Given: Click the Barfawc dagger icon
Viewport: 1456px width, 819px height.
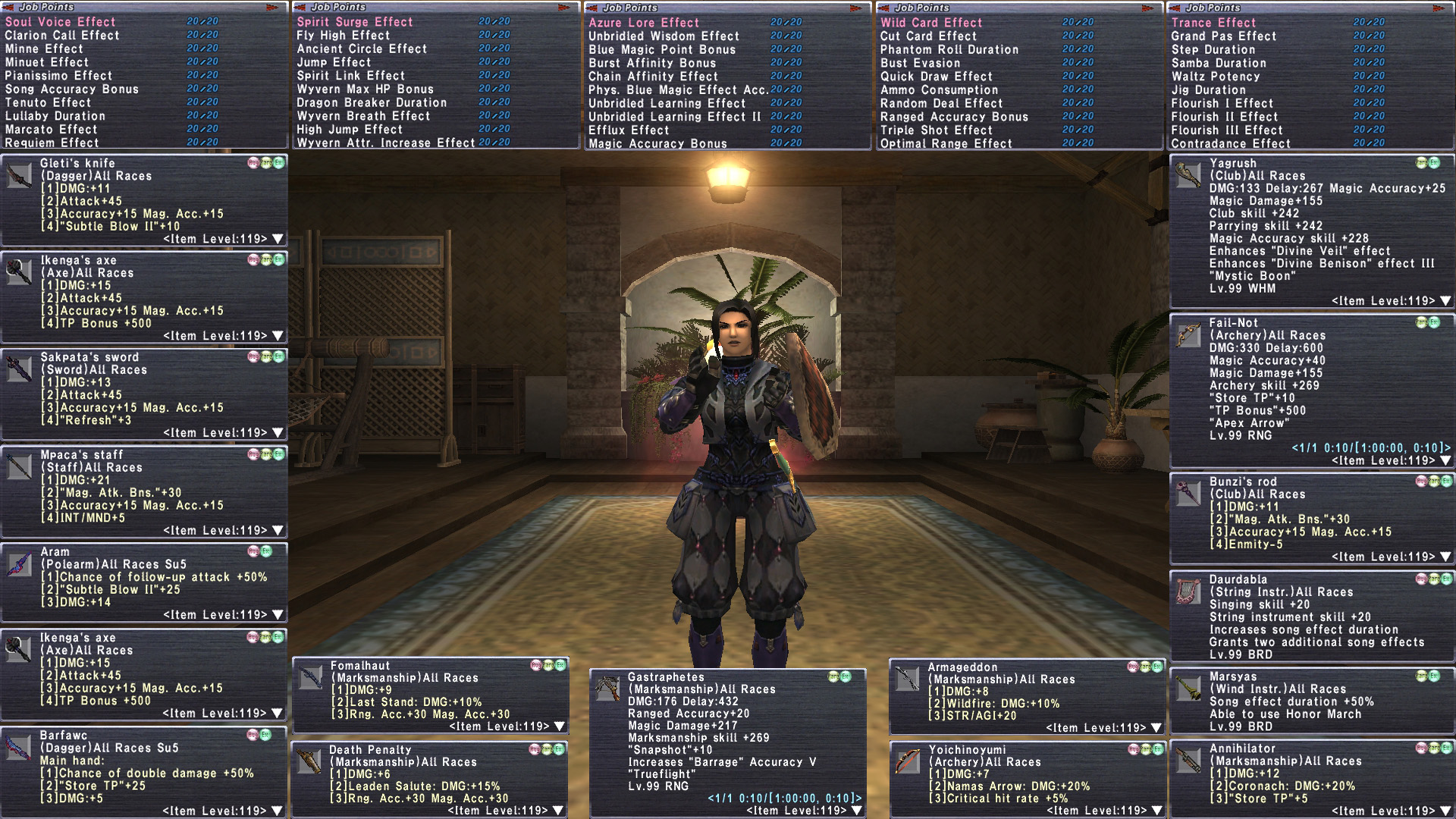Looking at the screenshot, I should (x=19, y=748).
